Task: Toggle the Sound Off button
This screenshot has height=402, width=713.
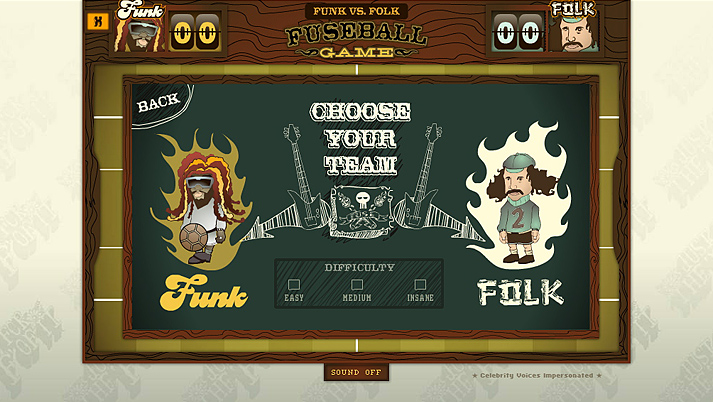Action: (x=356, y=372)
